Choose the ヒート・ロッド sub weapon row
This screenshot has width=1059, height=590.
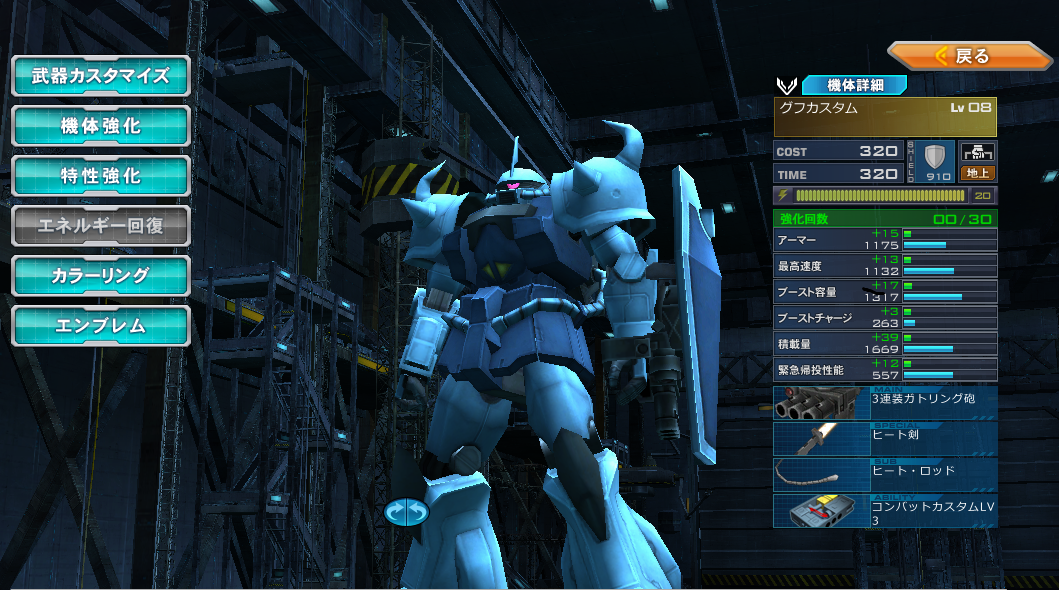pyautogui.click(x=885, y=474)
